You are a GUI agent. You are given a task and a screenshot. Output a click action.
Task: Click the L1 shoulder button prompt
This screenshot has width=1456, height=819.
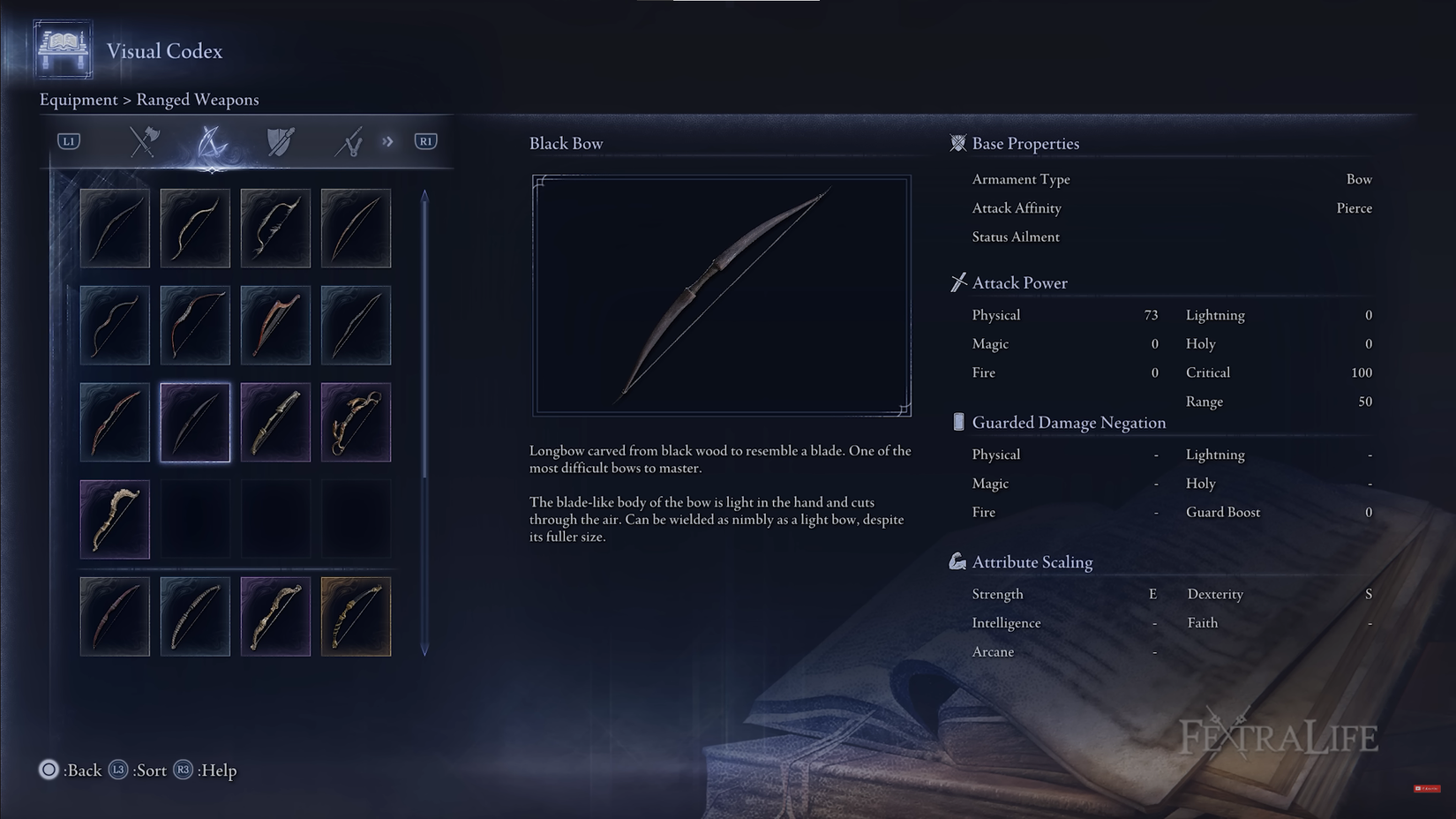(x=68, y=140)
